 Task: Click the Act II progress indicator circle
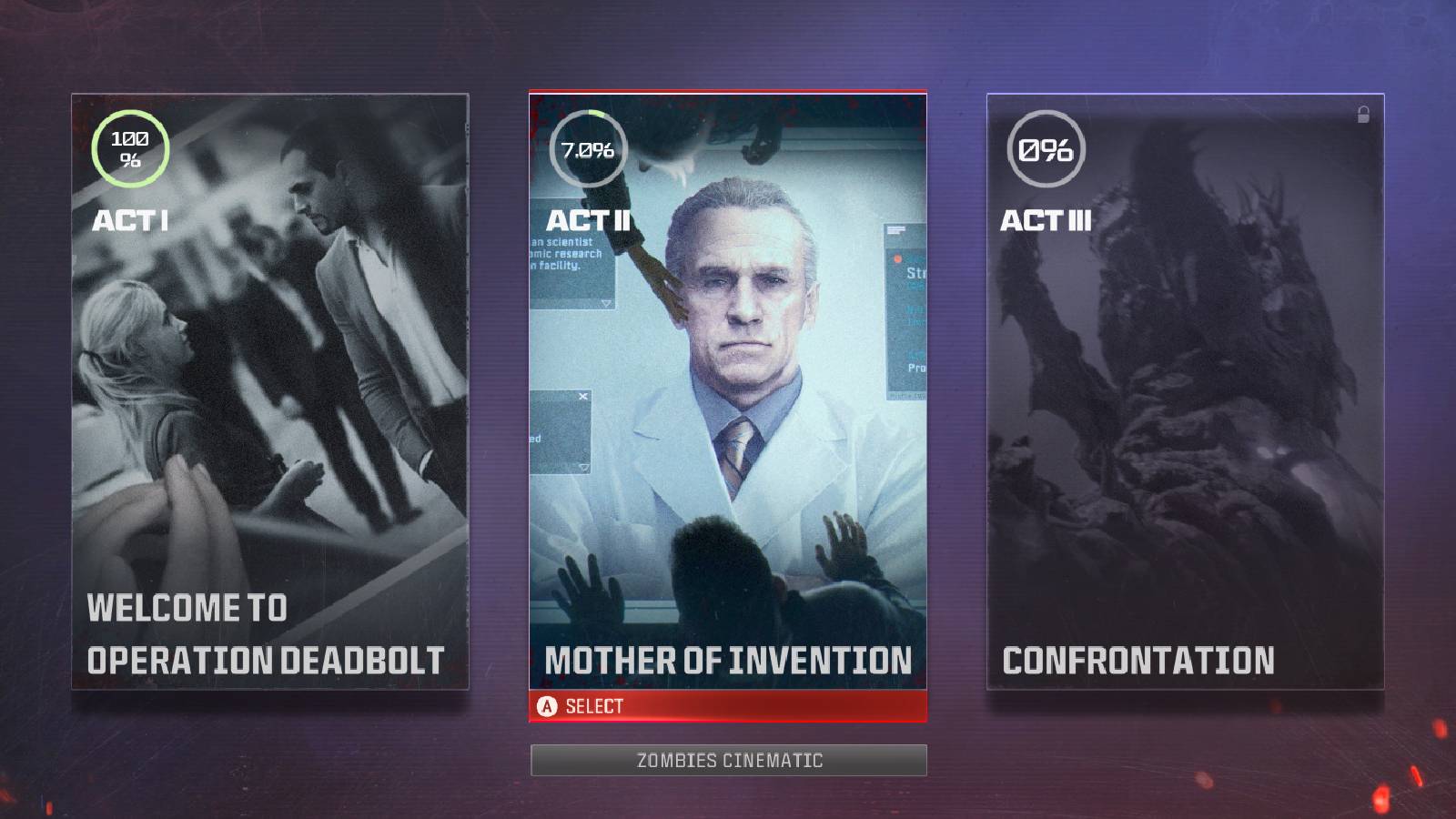[x=588, y=147]
